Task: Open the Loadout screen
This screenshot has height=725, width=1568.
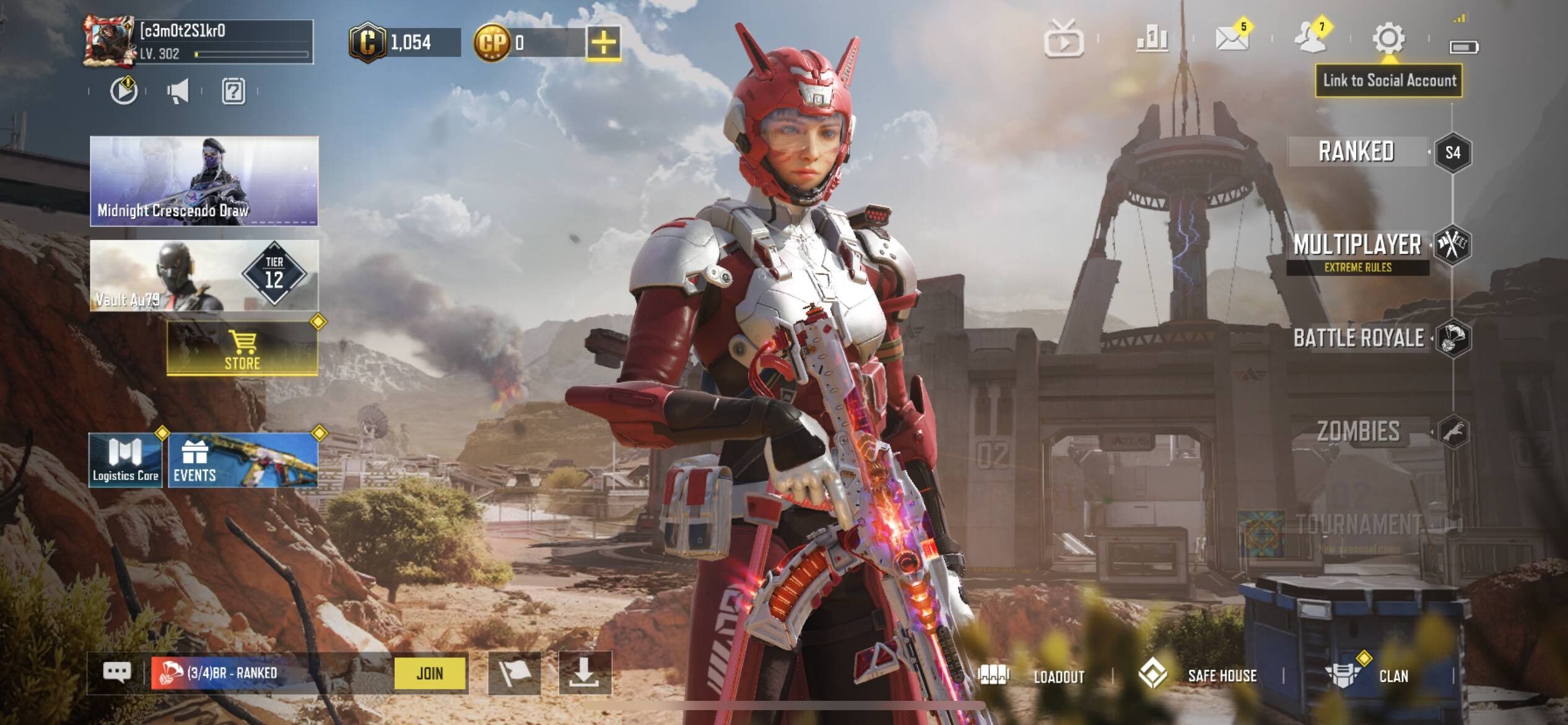Action: point(1033,676)
